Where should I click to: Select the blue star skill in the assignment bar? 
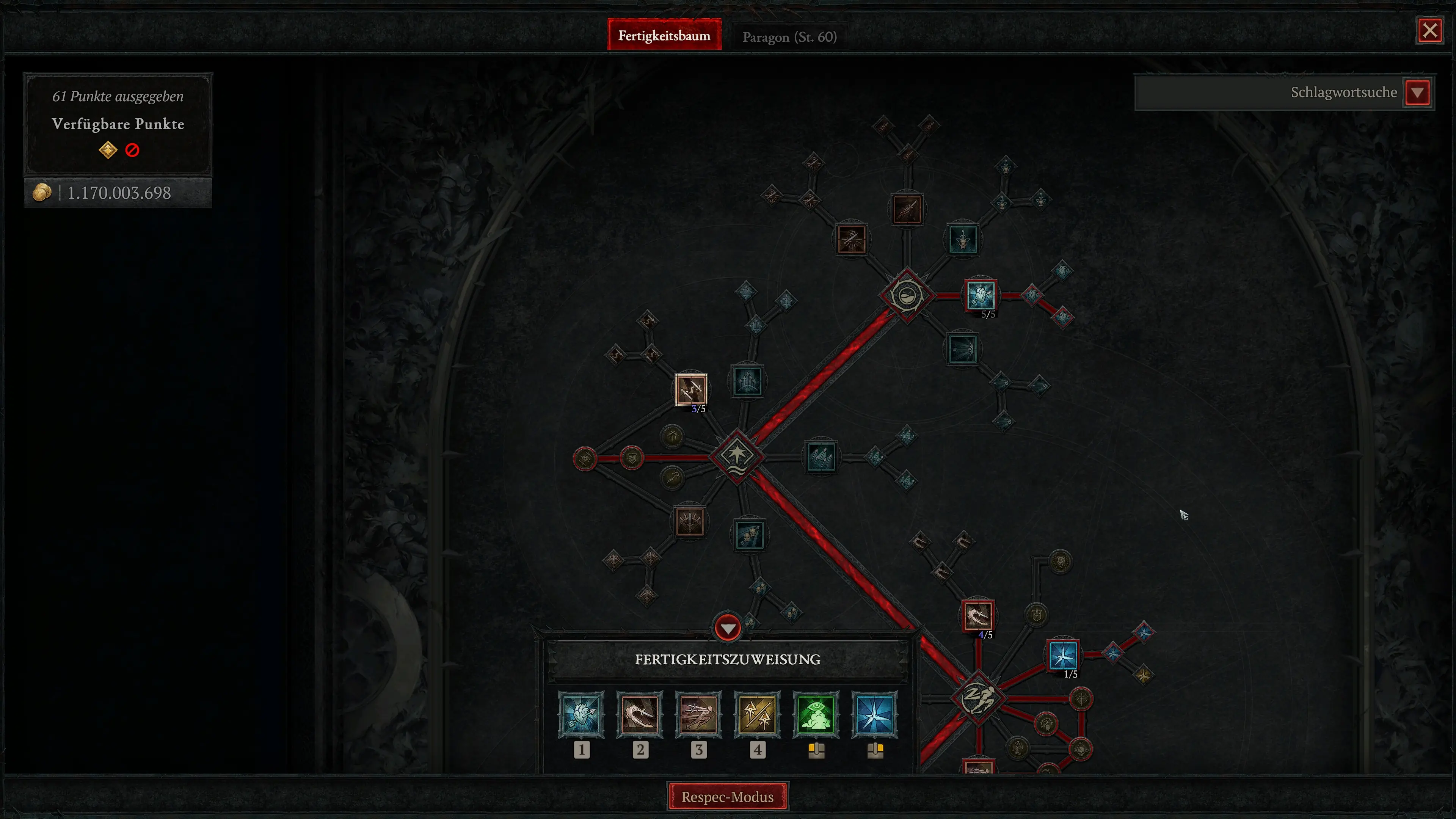[875, 714]
